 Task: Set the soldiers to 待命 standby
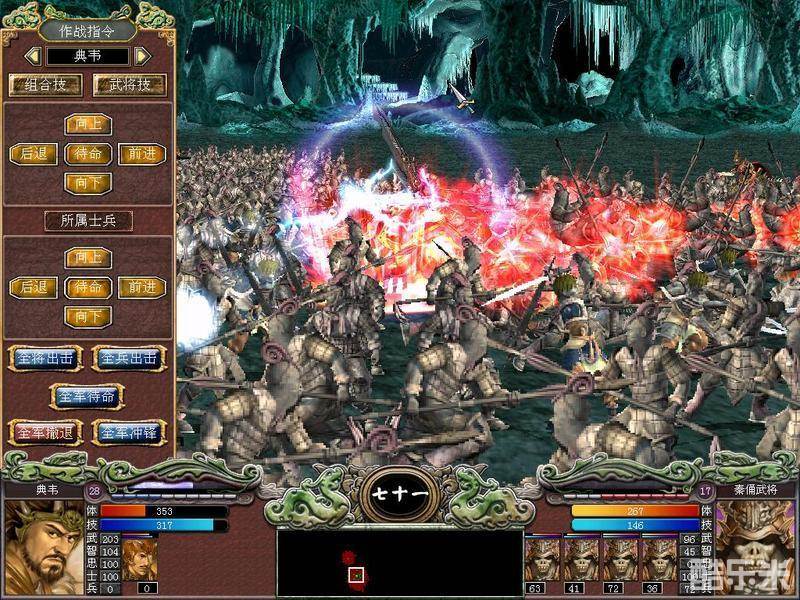click(x=88, y=287)
